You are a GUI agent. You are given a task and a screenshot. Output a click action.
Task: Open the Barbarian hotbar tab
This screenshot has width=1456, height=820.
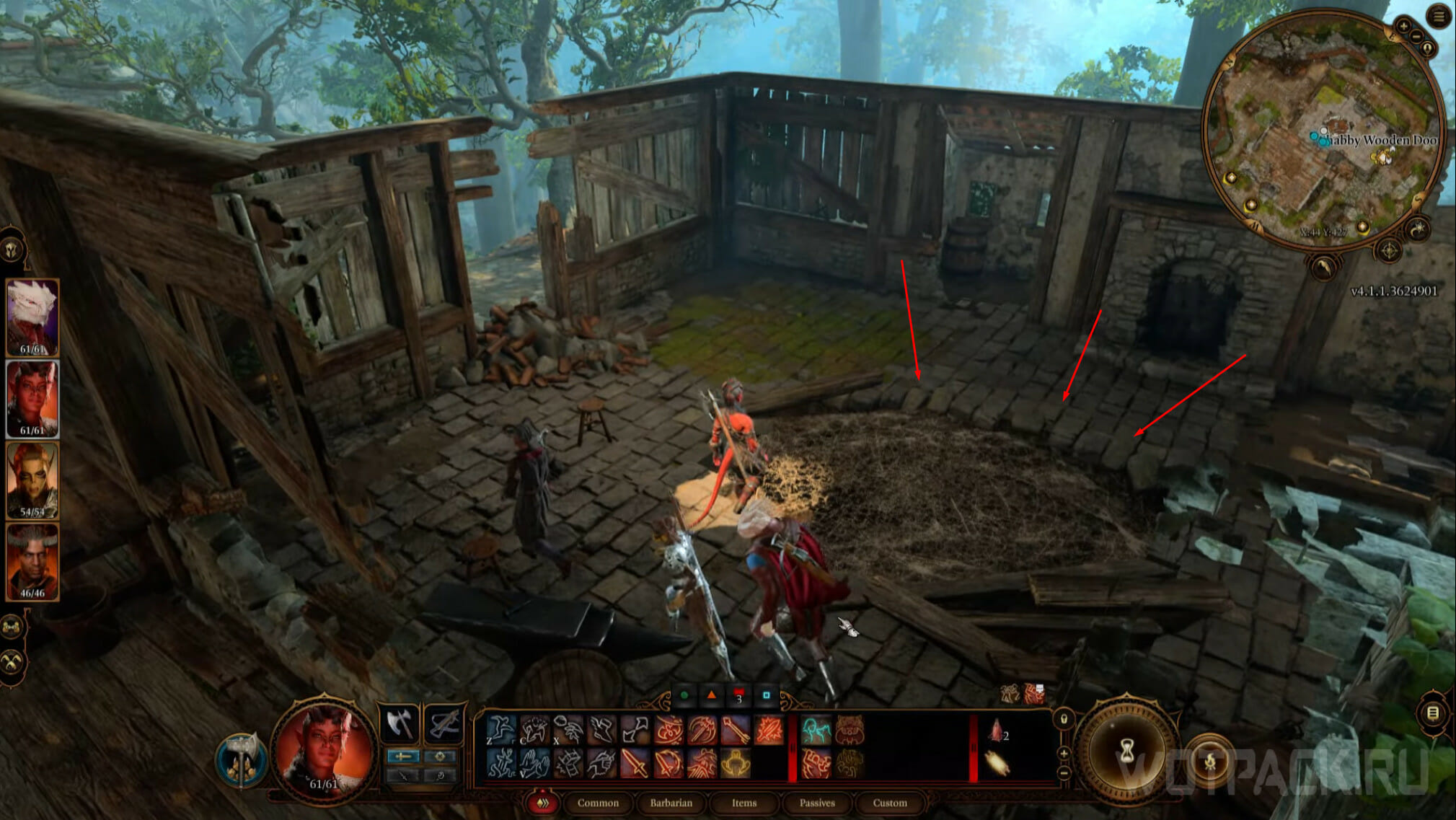[671, 803]
